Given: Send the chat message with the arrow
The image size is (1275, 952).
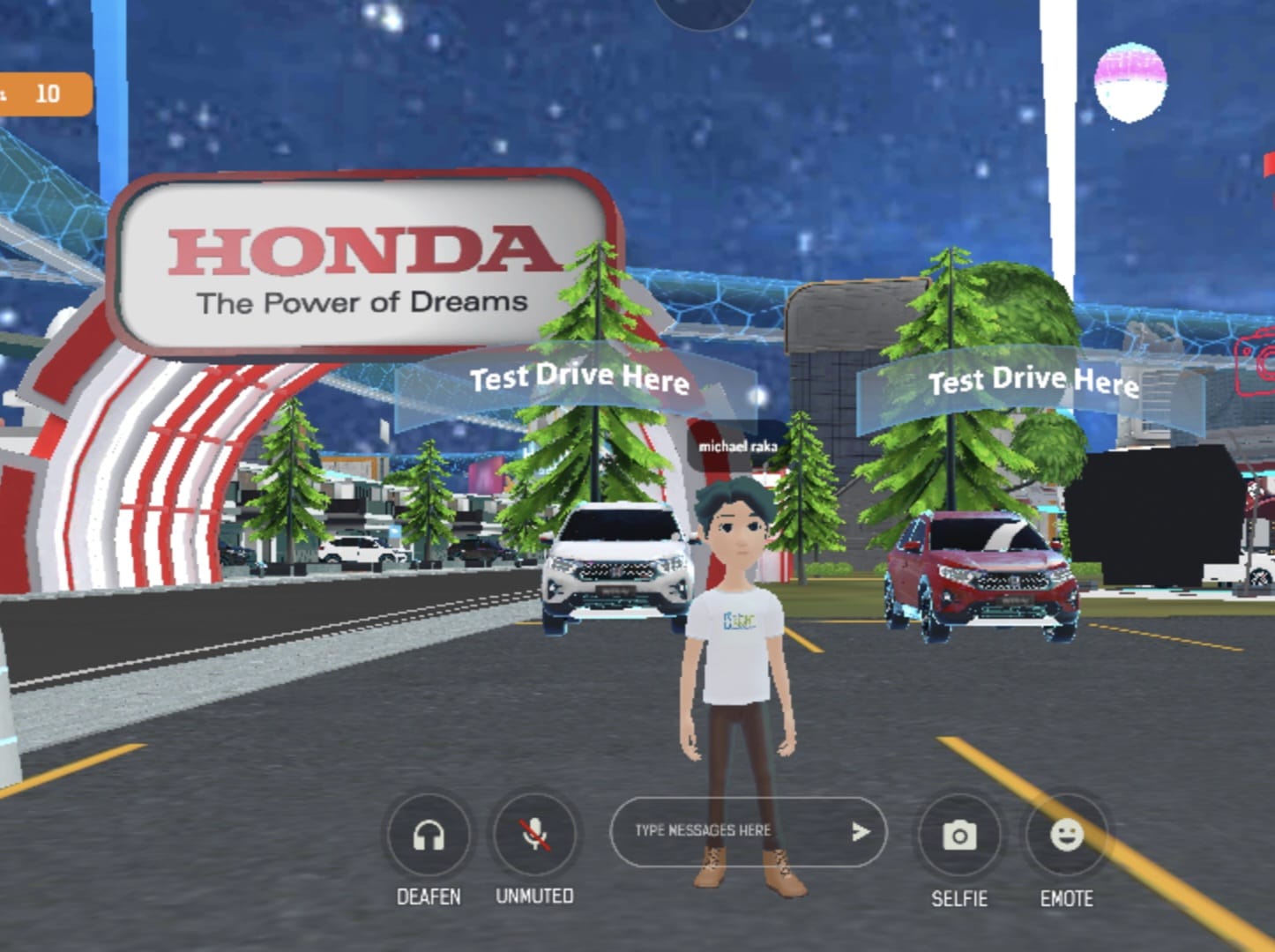Looking at the screenshot, I should pyautogui.click(x=860, y=831).
